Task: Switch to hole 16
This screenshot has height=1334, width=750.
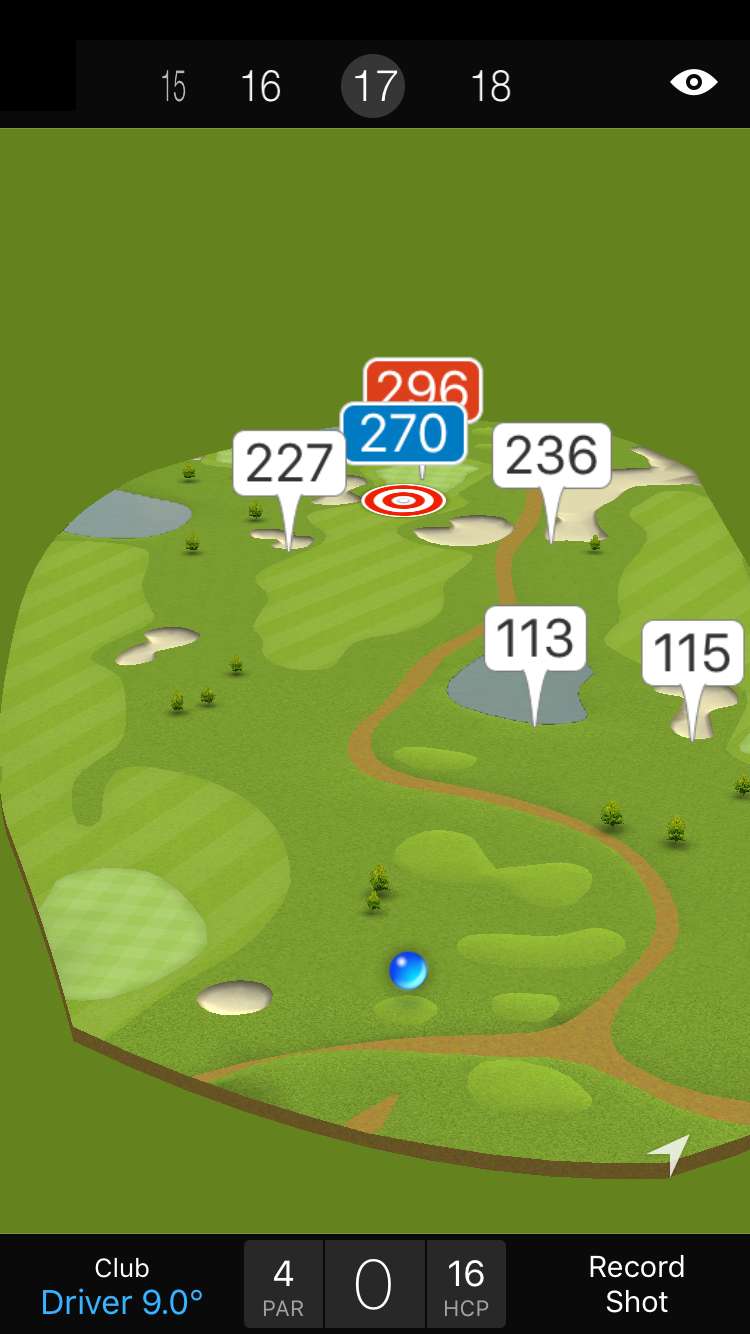Action: click(261, 87)
